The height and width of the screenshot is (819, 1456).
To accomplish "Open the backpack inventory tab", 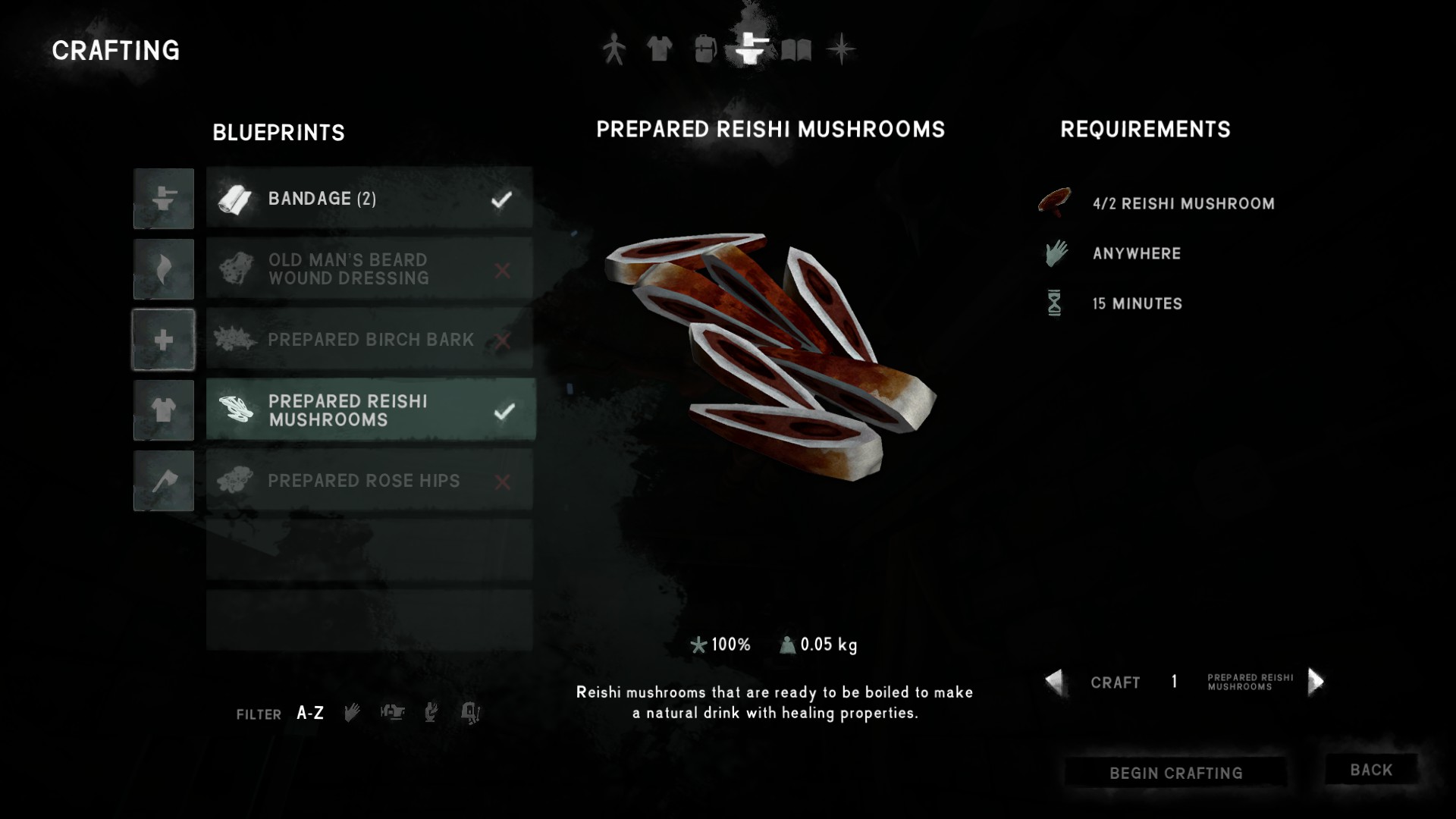I will pyautogui.click(x=704, y=50).
